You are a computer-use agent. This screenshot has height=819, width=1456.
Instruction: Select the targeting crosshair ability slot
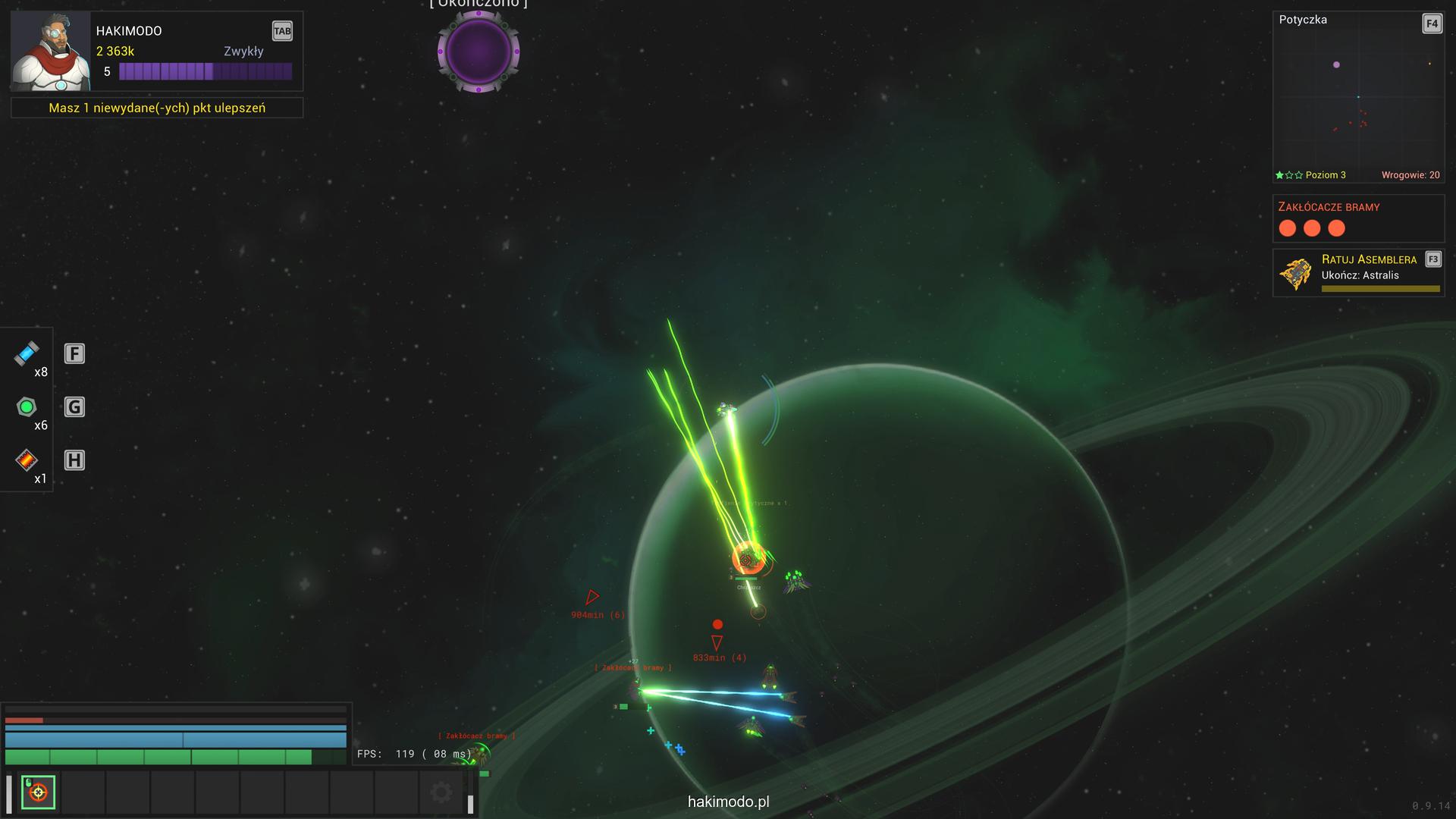pyautogui.click(x=38, y=792)
